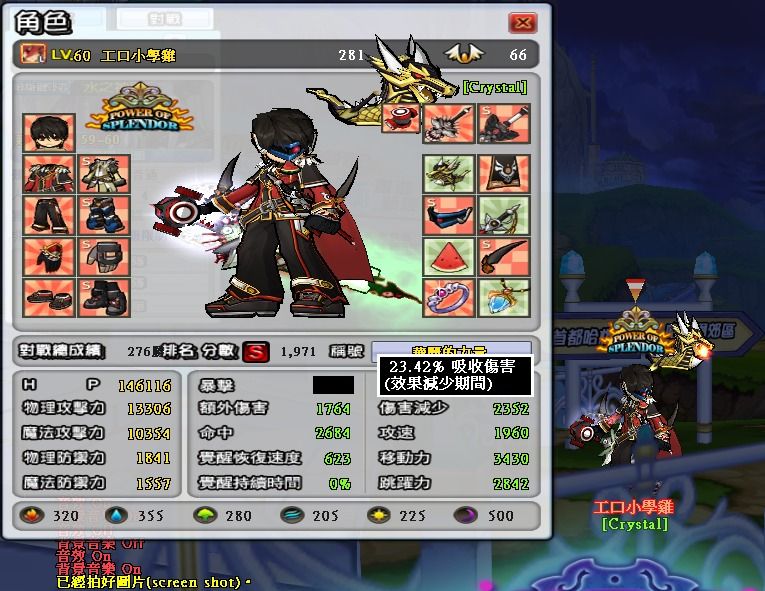
Task: Select the blue gem necklace slot
Action: 503,297
